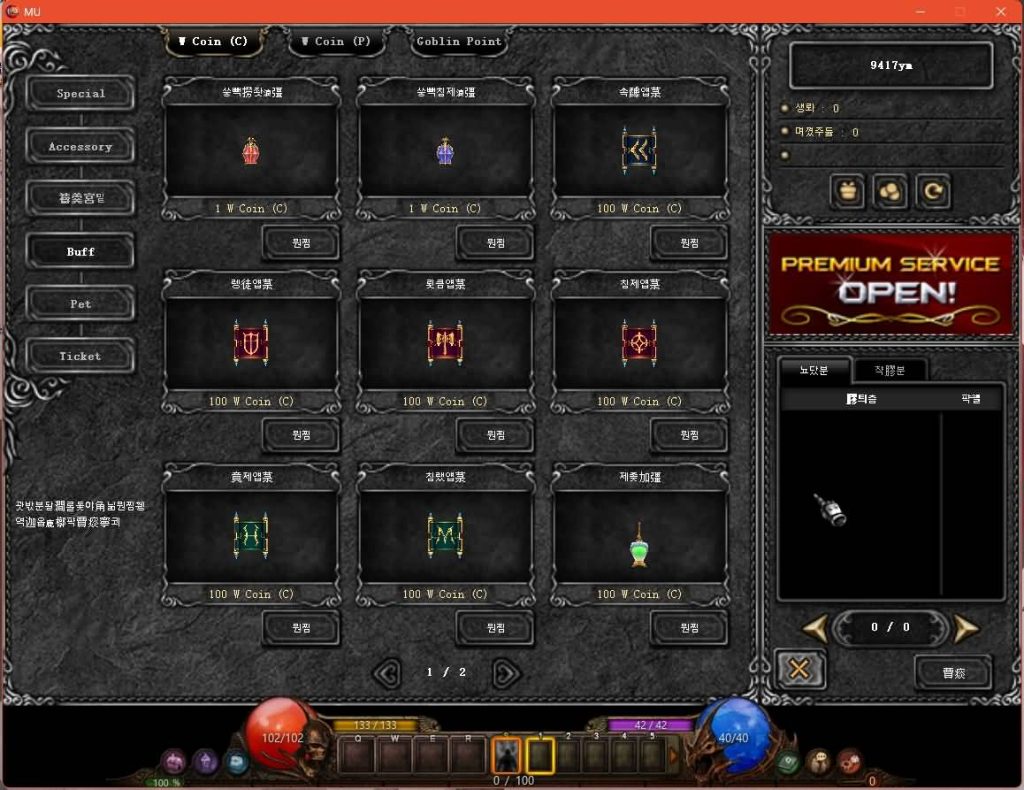Click the gift box icon button
Screen dimensions: 1024x790
point(848,191)
